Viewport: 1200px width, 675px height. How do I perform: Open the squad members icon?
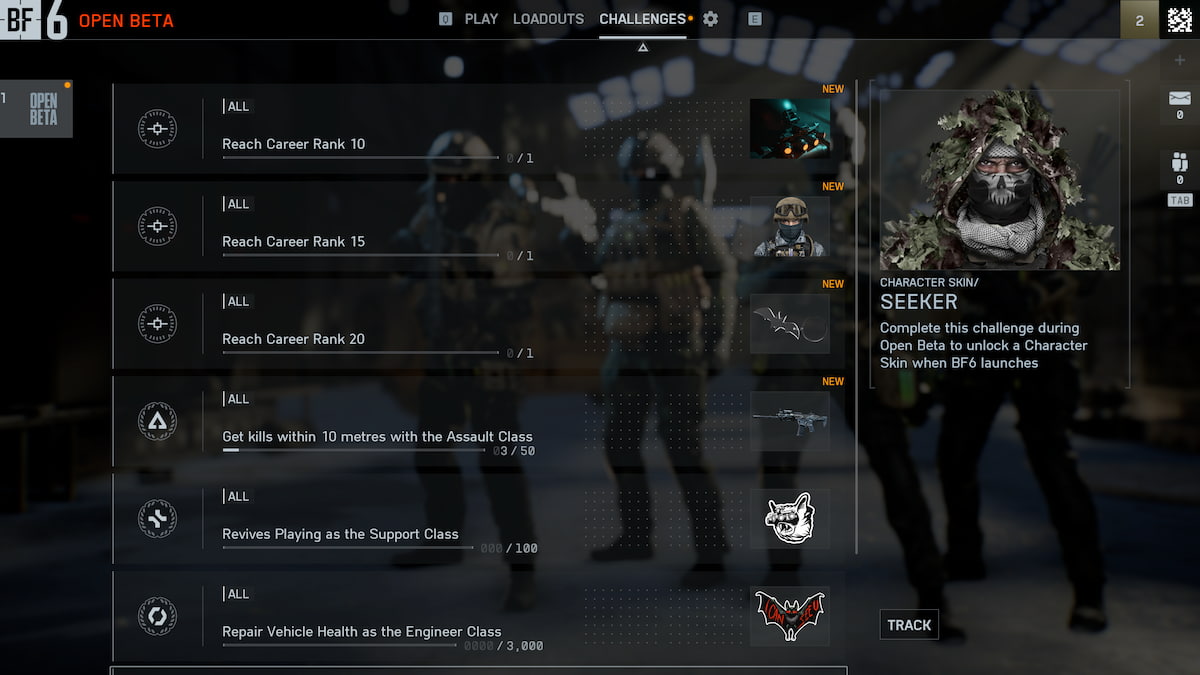pos(1180,163)
